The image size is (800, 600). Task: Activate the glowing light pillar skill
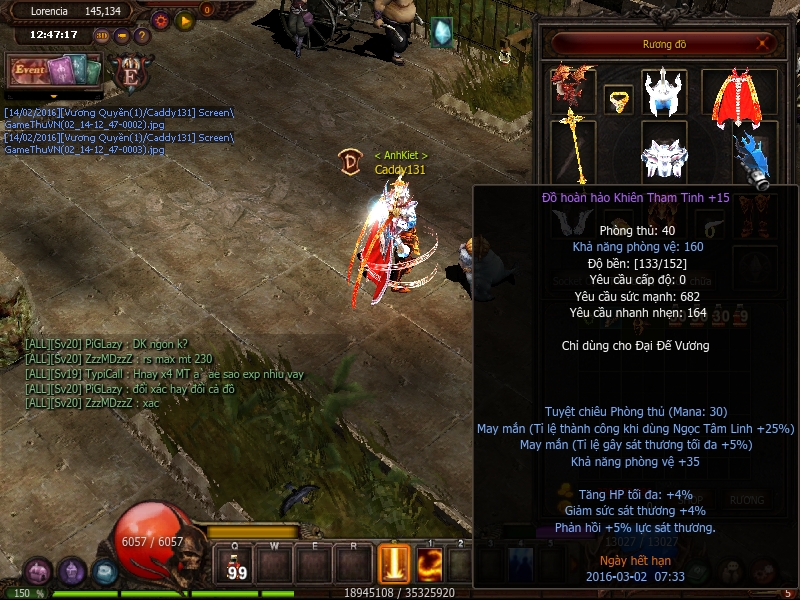pyautogui.click(x=394, y=565)
